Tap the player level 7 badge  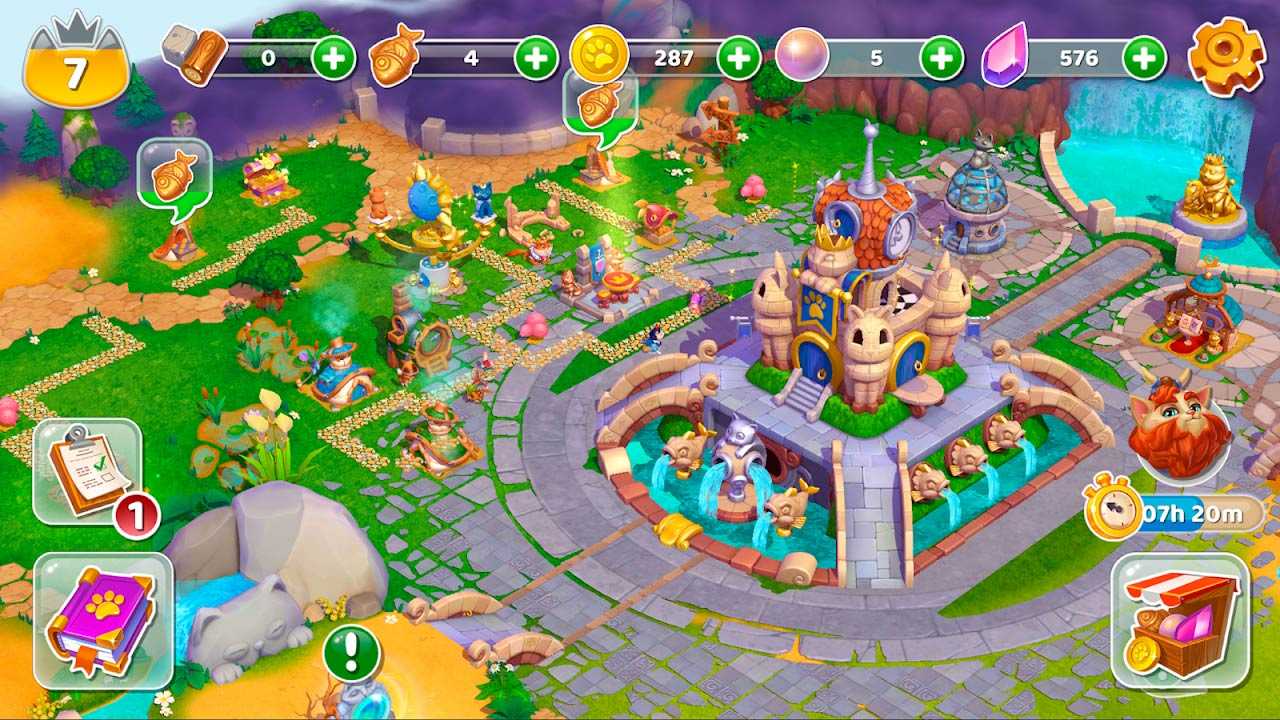pos(76,68)
